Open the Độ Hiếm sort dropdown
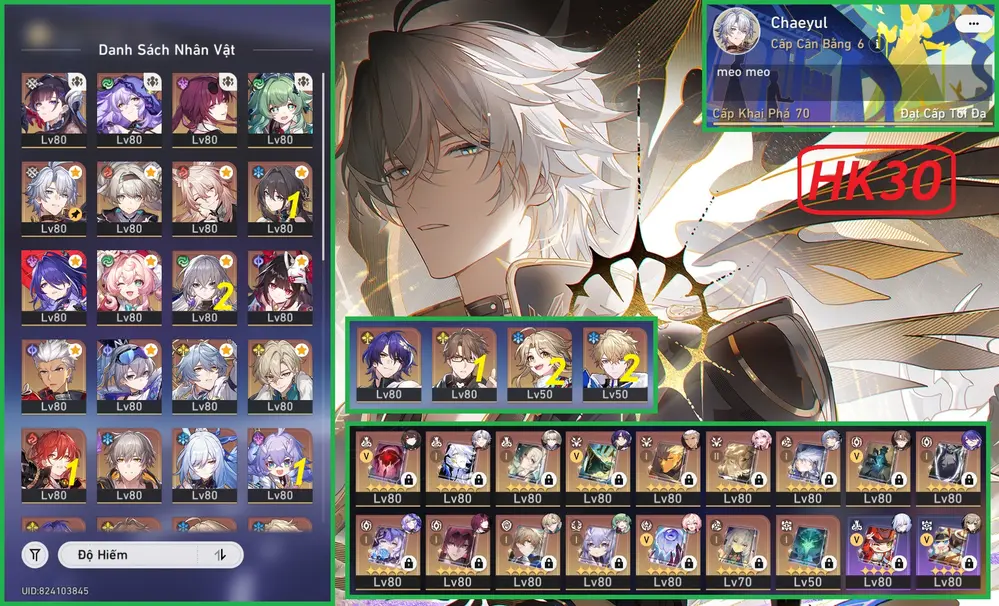Screen dimensions: 999x606 pos(128,554)
